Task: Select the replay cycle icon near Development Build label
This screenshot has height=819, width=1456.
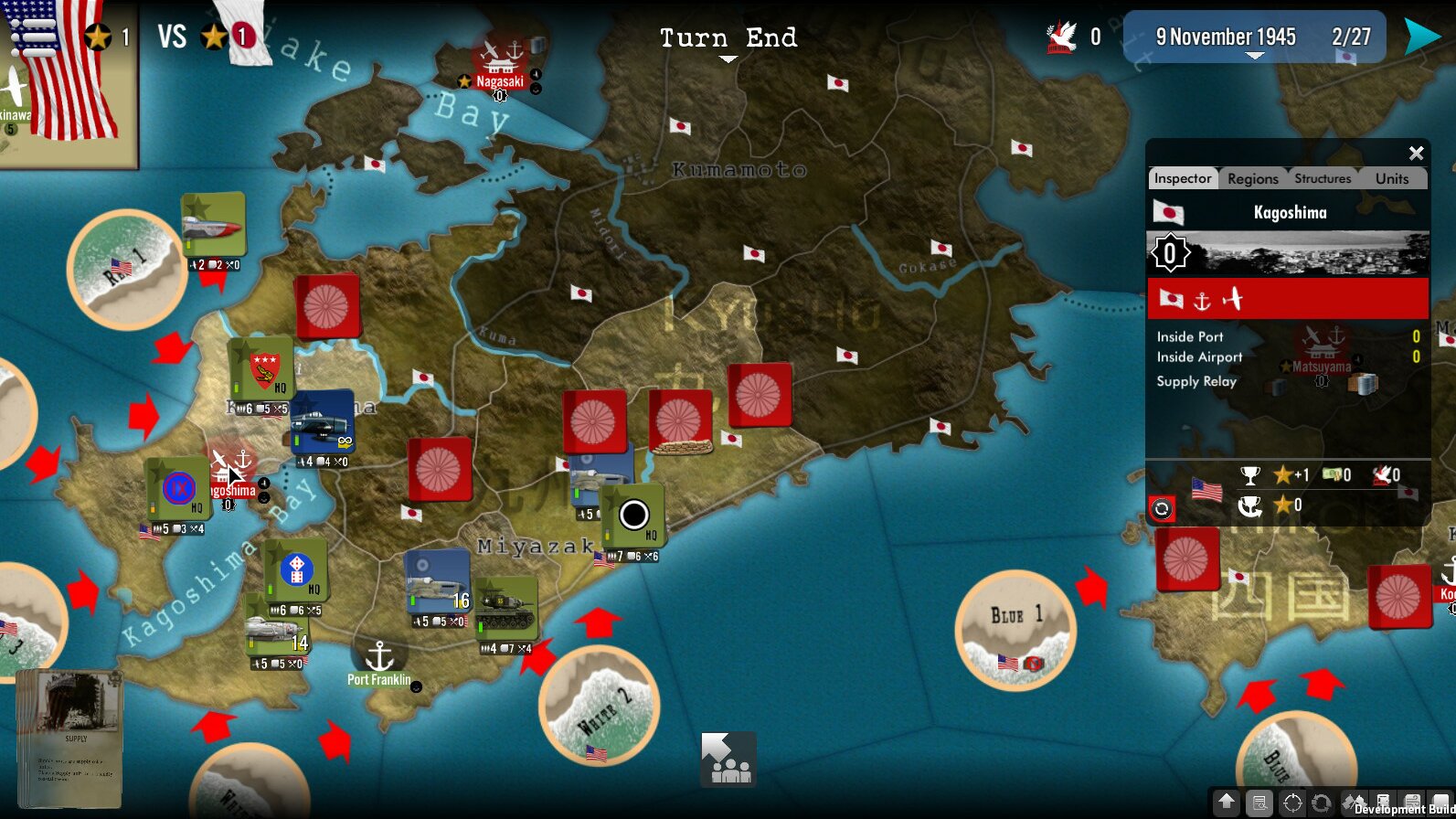Action: (x=1321, y=801)
